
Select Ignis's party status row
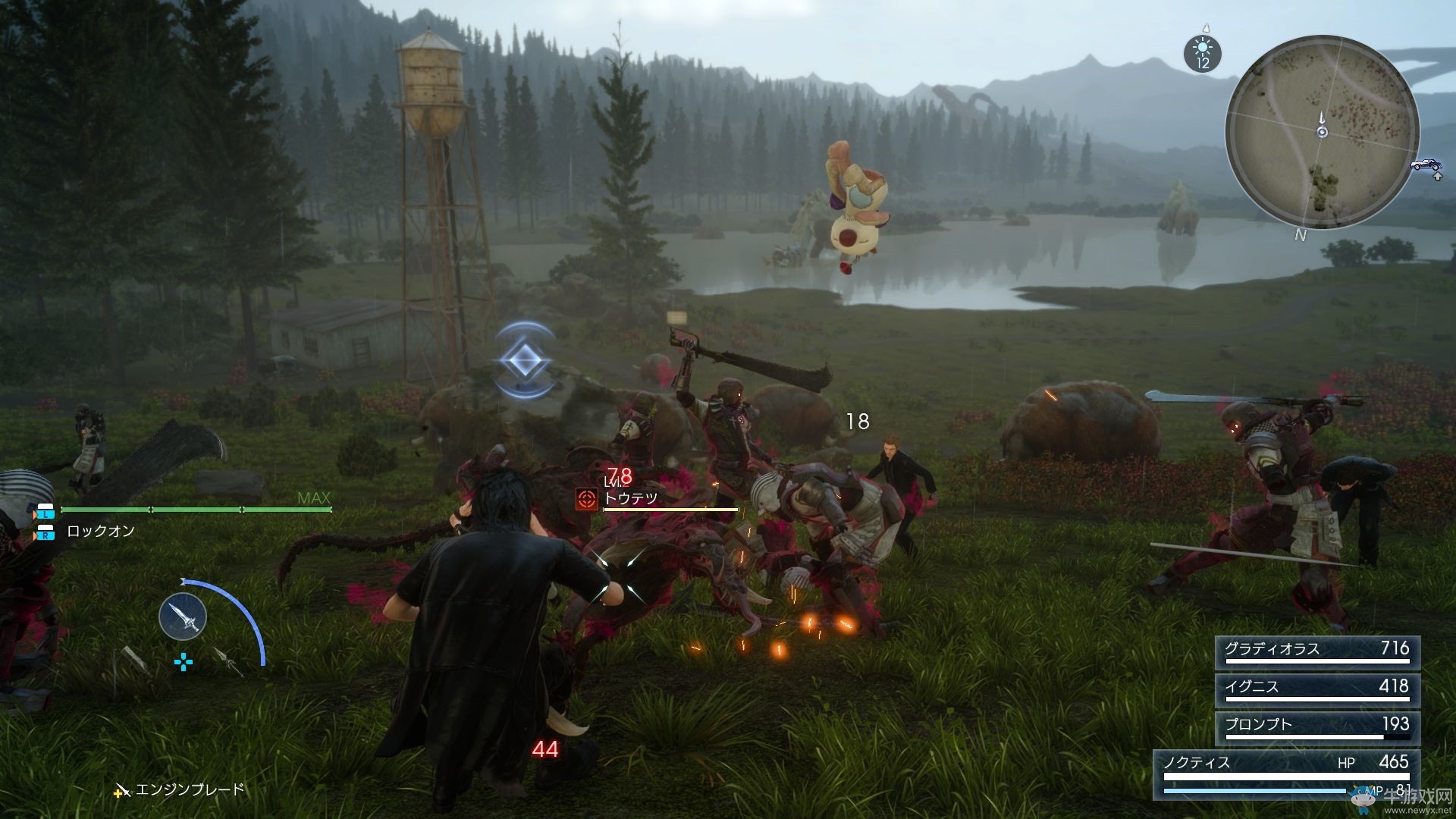[x=1317, y=689]
